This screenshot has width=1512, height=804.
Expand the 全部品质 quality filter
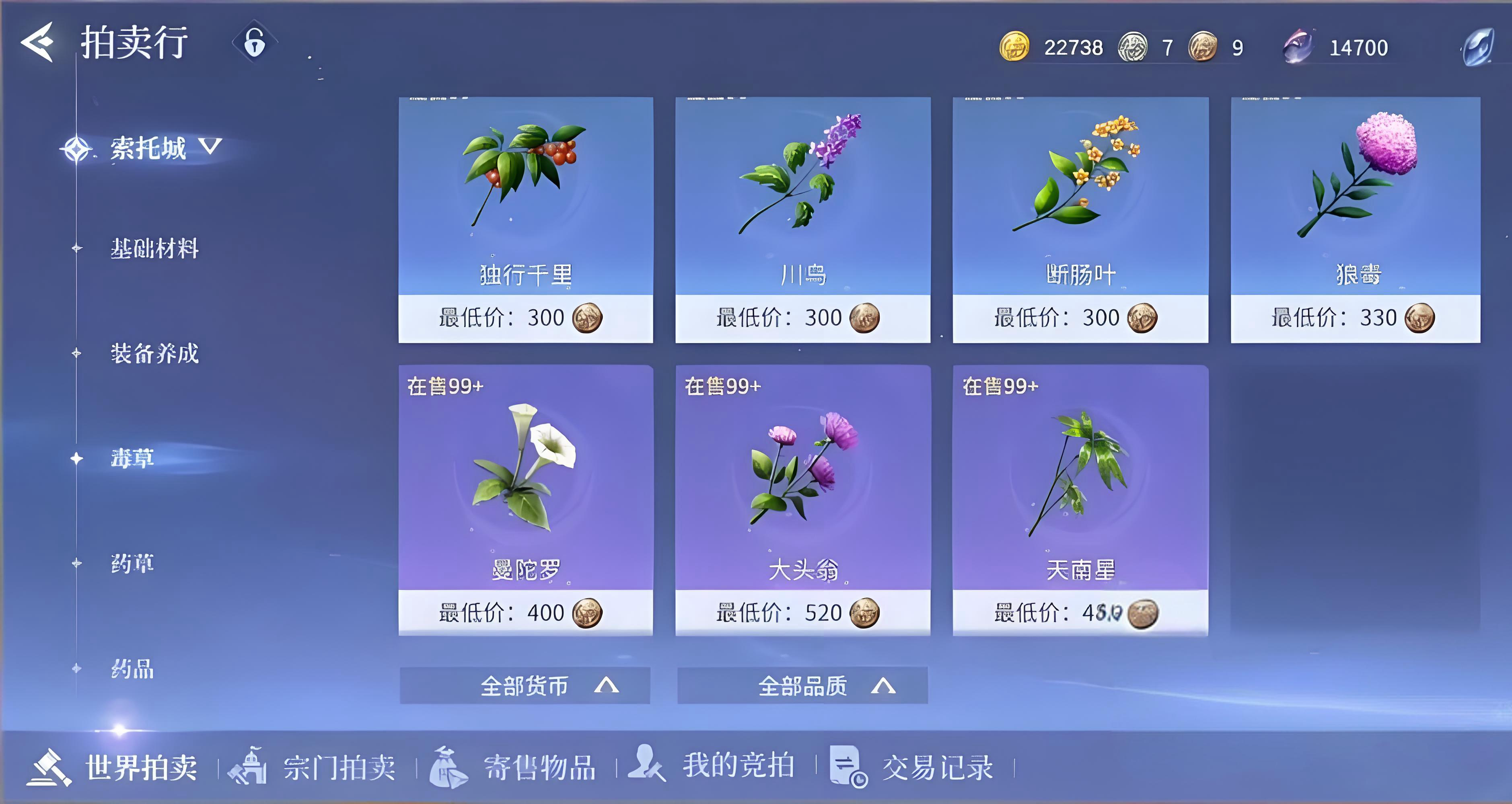(x=802, y=685)
